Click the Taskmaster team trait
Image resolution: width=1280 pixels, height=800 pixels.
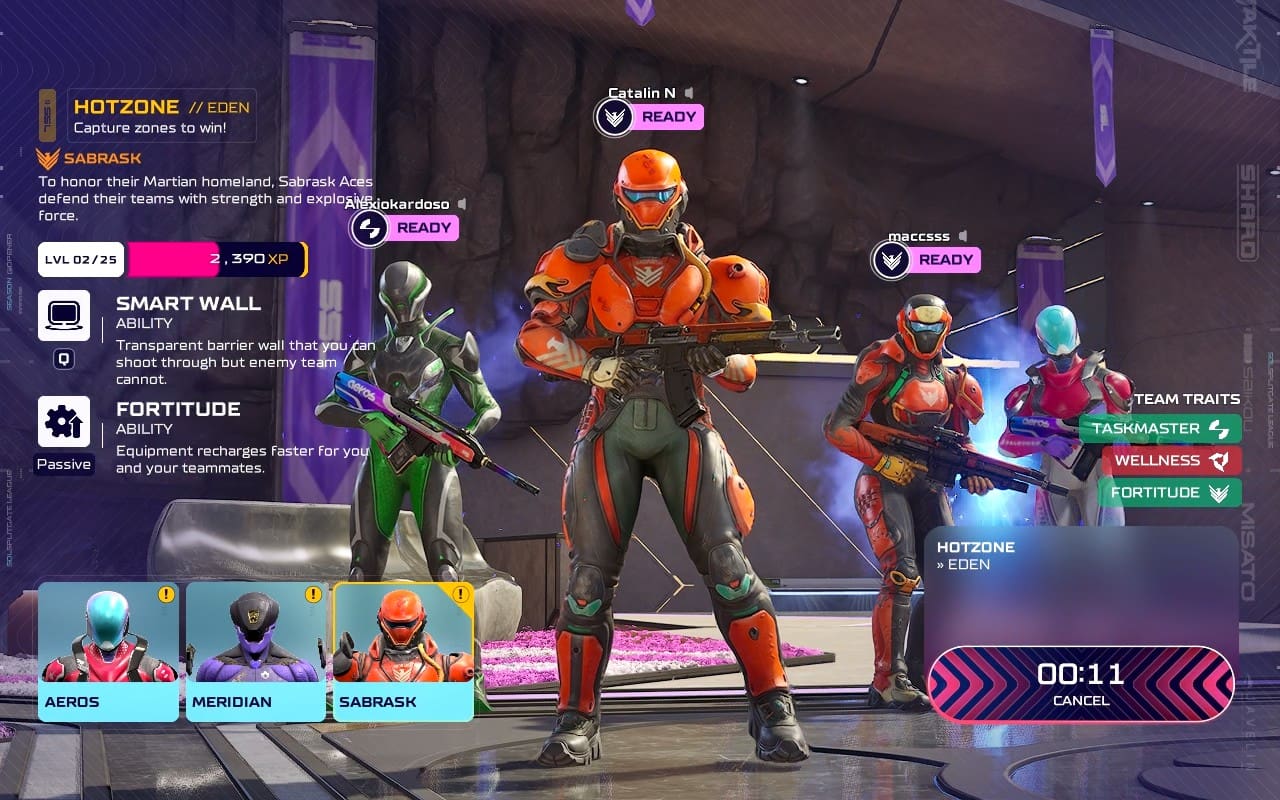tap(1160, 429)
